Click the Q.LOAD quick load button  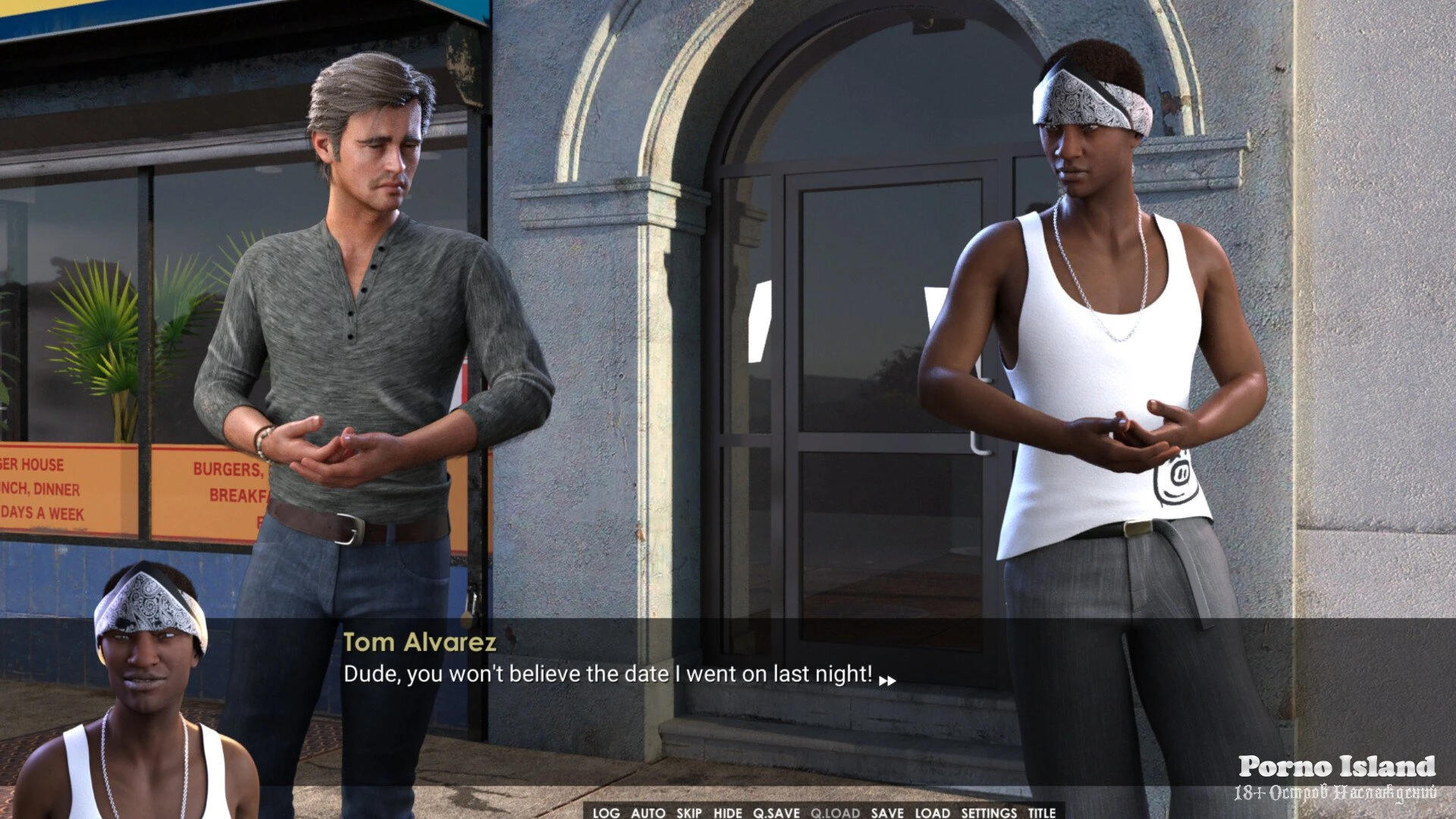(x=835, y=812)
